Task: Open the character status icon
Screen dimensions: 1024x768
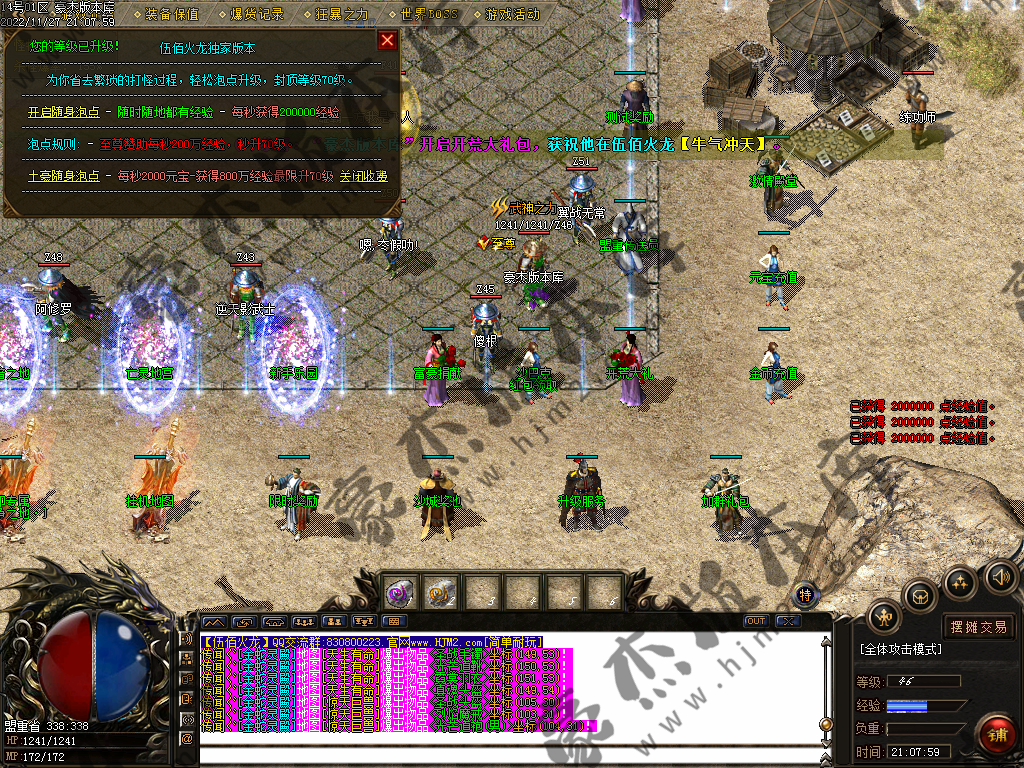Action: [884, 617]
